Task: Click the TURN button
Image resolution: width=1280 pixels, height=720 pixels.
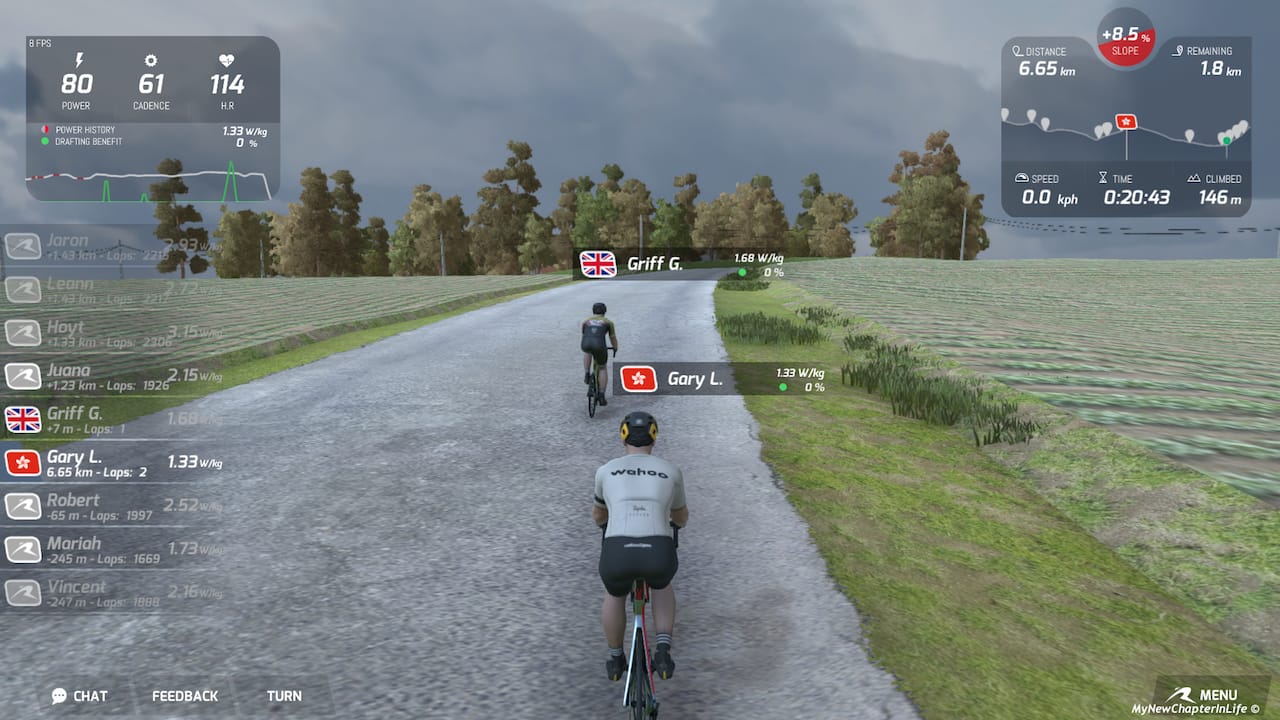Action: click(x=284, y=695)
